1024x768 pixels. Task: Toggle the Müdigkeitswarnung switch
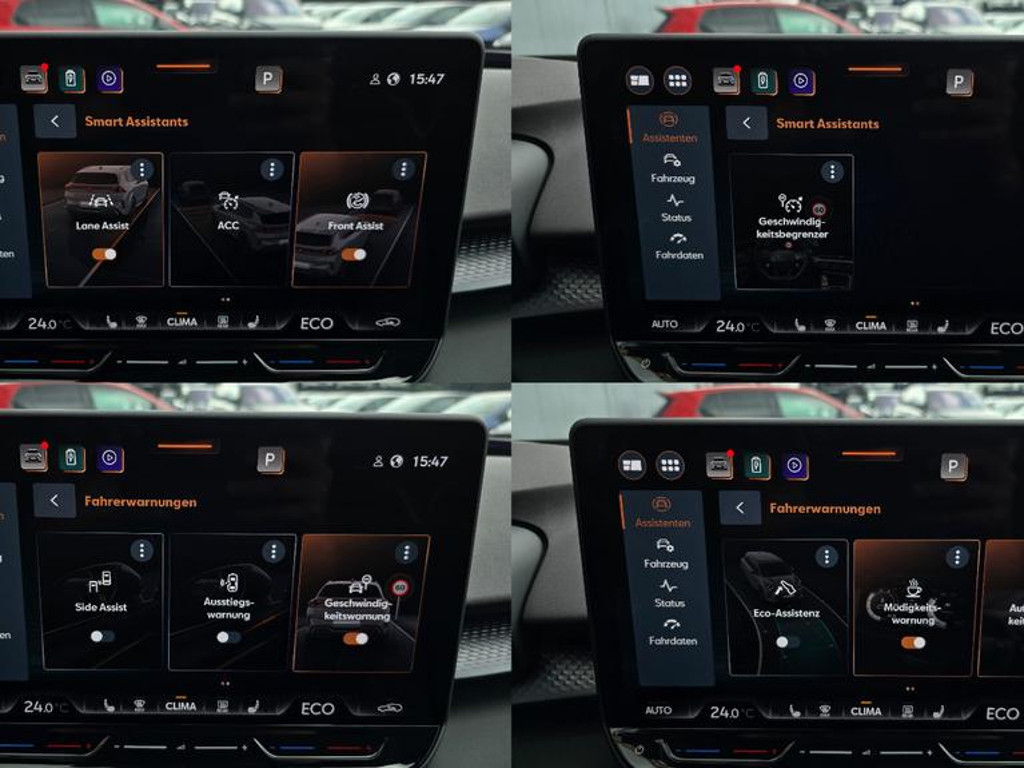[913, 642]
